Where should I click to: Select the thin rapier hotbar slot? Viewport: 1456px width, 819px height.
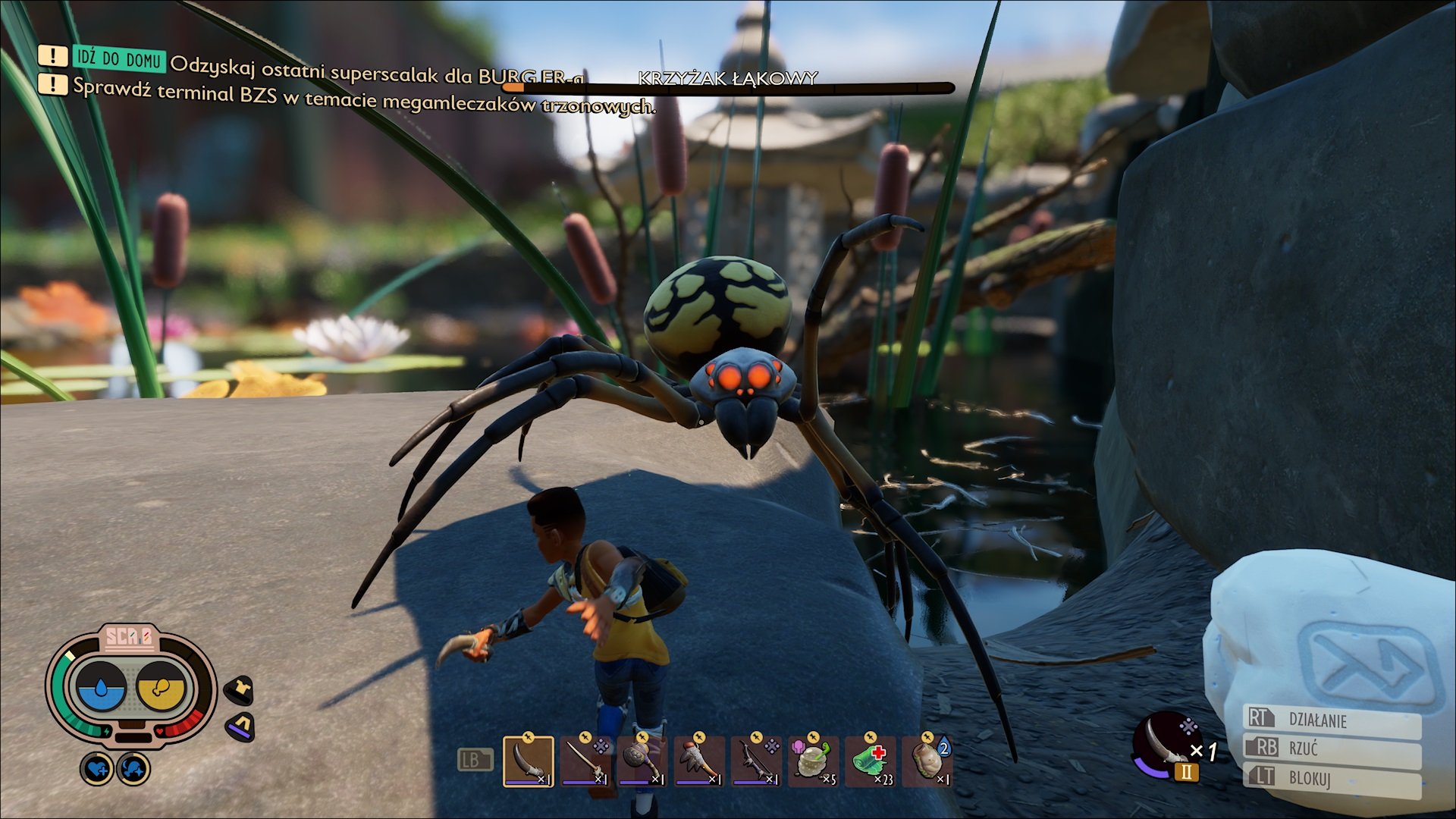pyautogui.click(x=585, y=761)
